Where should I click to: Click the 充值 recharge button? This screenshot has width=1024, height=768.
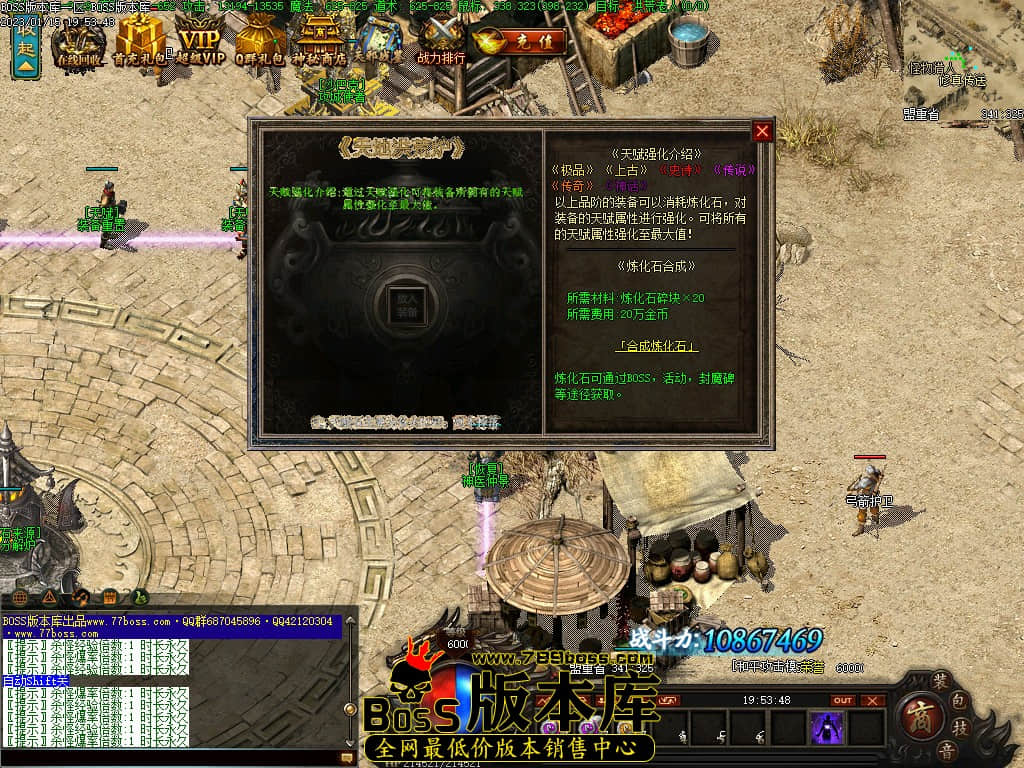pyautogui.click(x=520, y=42)
